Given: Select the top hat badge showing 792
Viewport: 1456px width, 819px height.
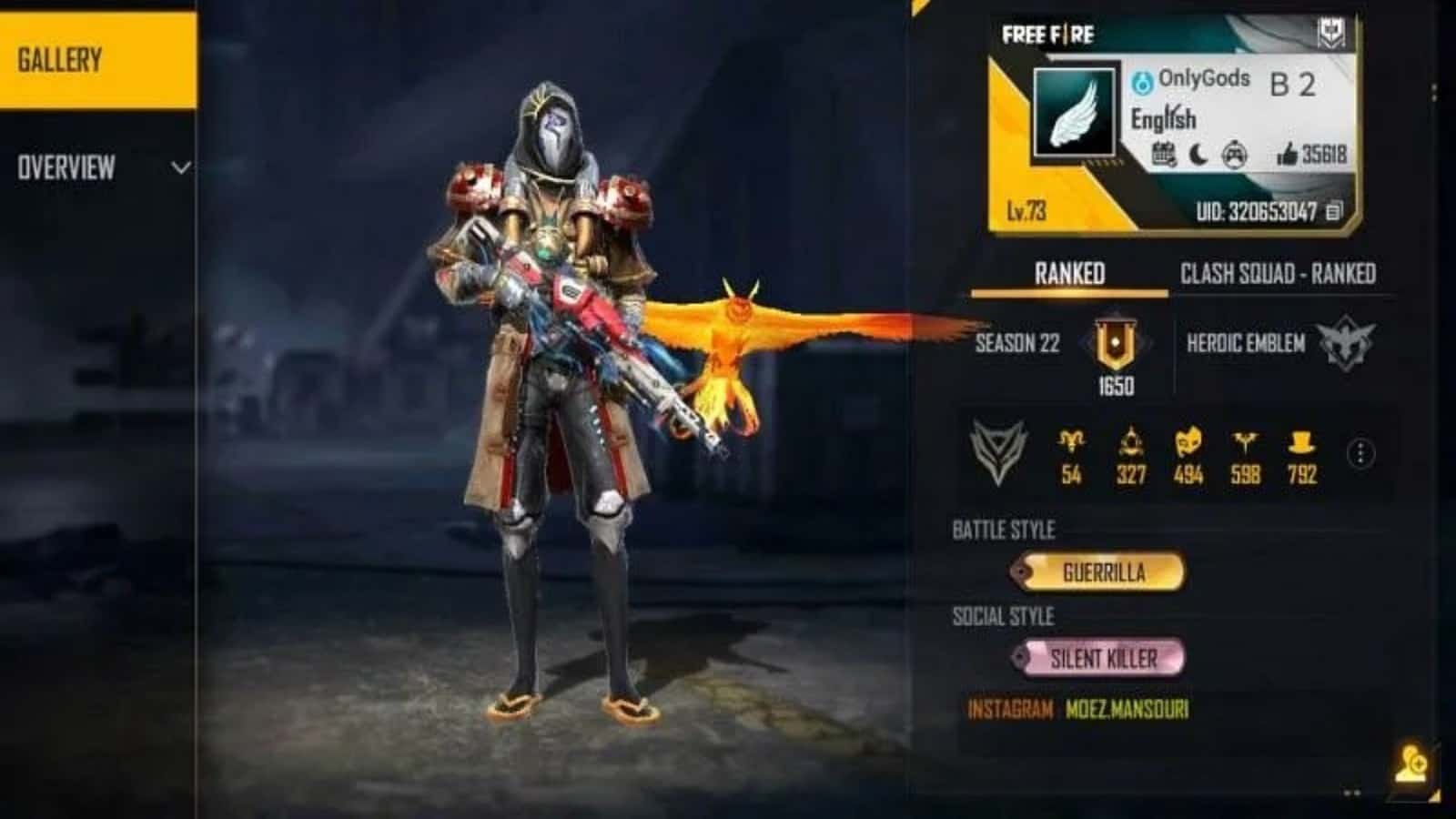Looking at the screenshot, I should pyautogui.click(x=1302, y=446).
